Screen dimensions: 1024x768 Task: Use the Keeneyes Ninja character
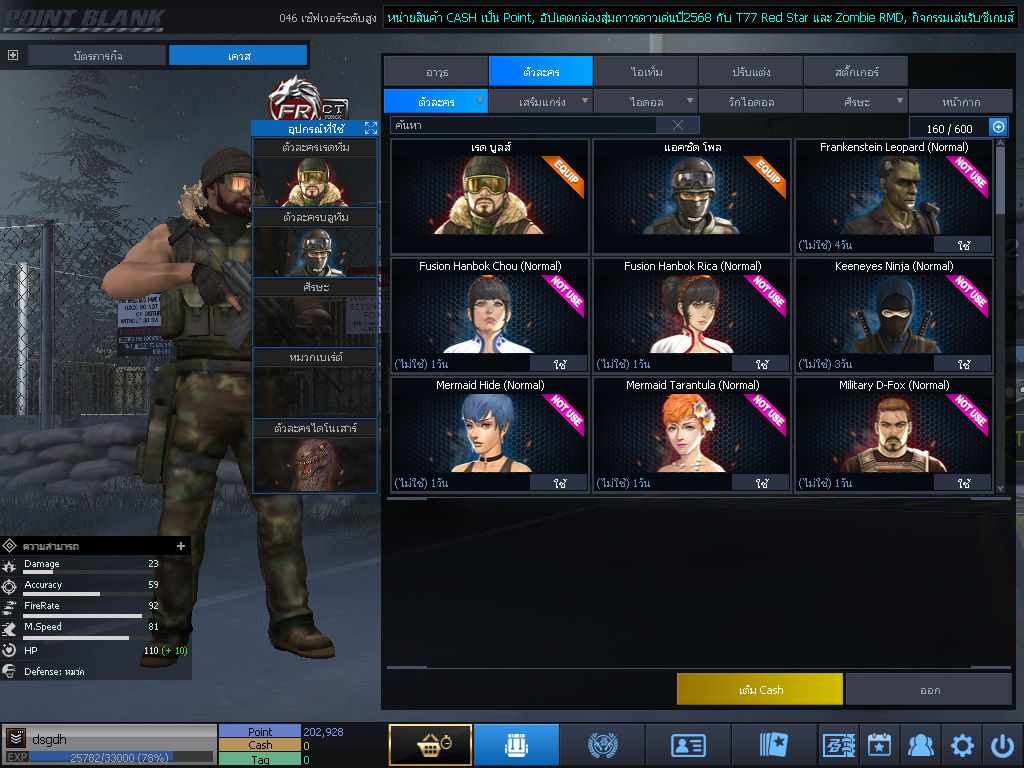962,364
